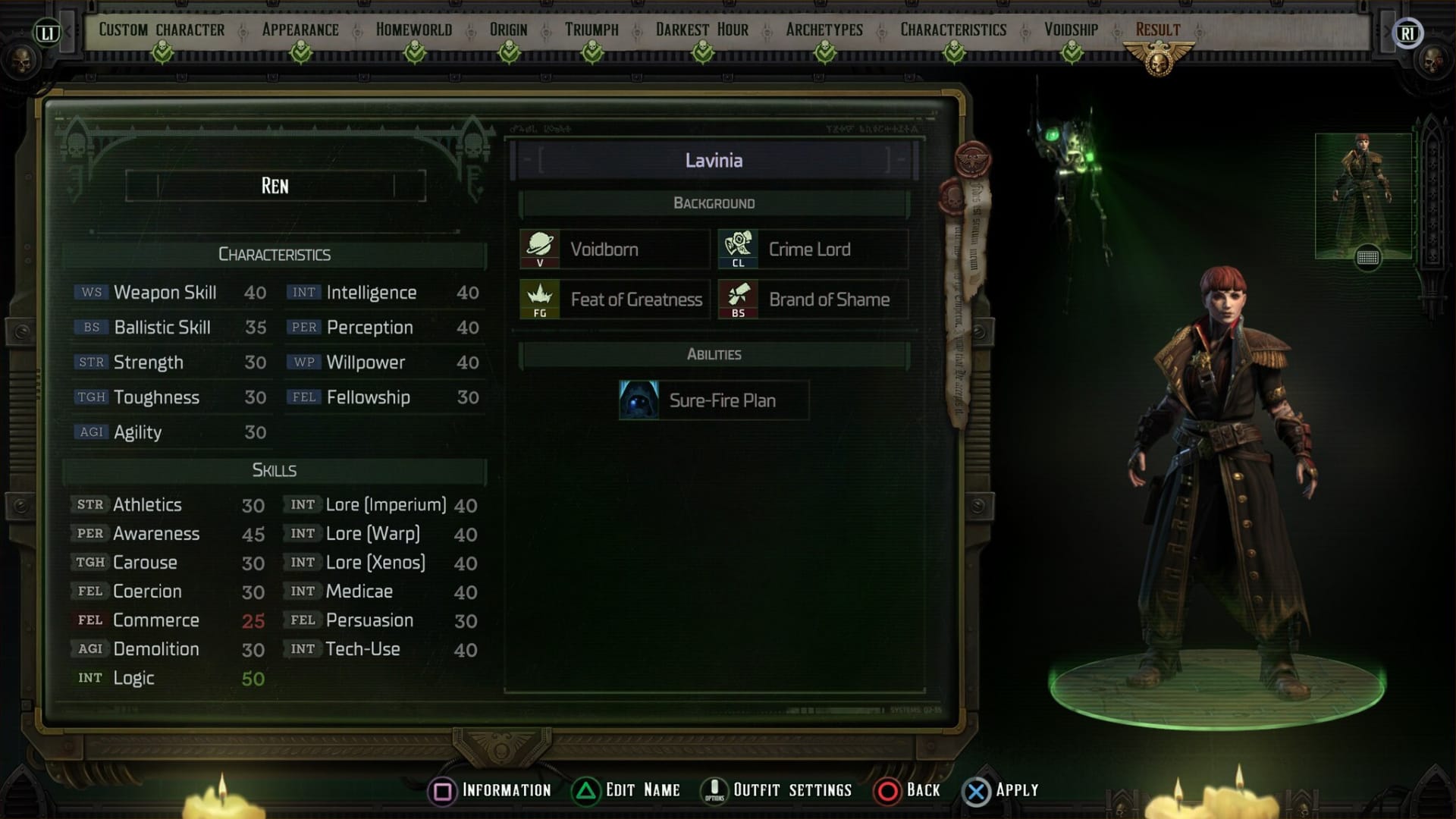The width and height of the screenshot is (1456, 819).
Task: Click the left arrow to scroll tabs back
Action: (x=67, y=31)
